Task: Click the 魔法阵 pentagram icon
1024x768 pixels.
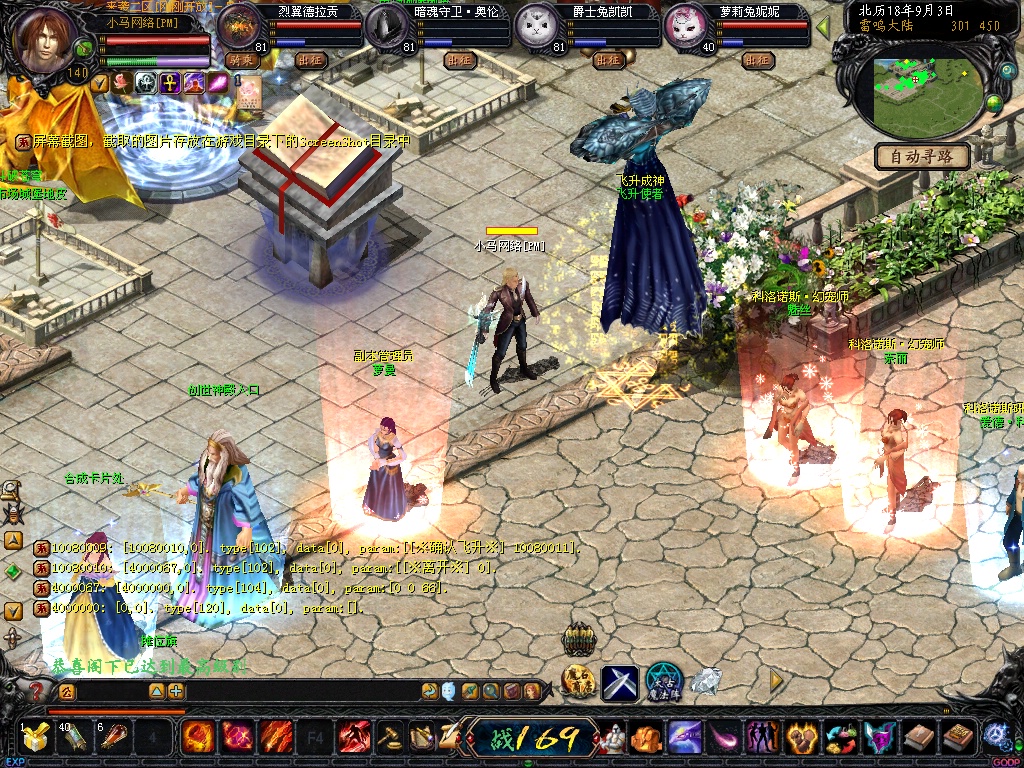Action: click(663, 682)
